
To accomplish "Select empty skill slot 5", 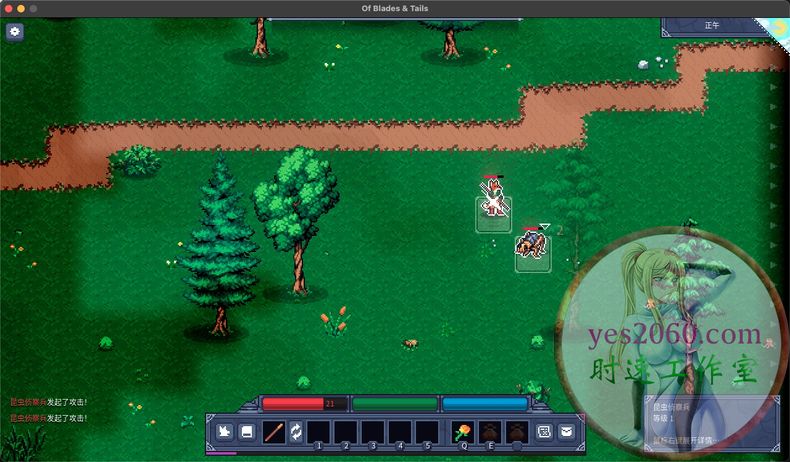I will (x=426, y=432).
